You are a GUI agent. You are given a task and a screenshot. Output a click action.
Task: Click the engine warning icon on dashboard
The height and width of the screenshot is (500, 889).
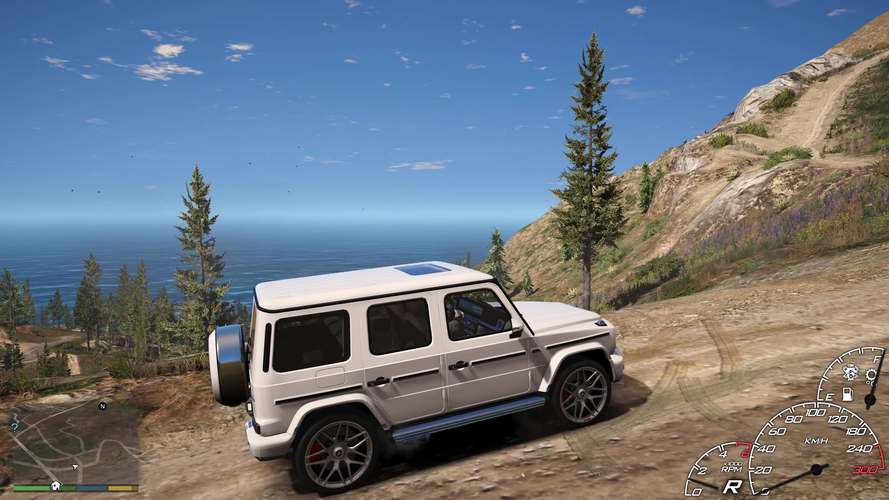[x=850, y=372]
